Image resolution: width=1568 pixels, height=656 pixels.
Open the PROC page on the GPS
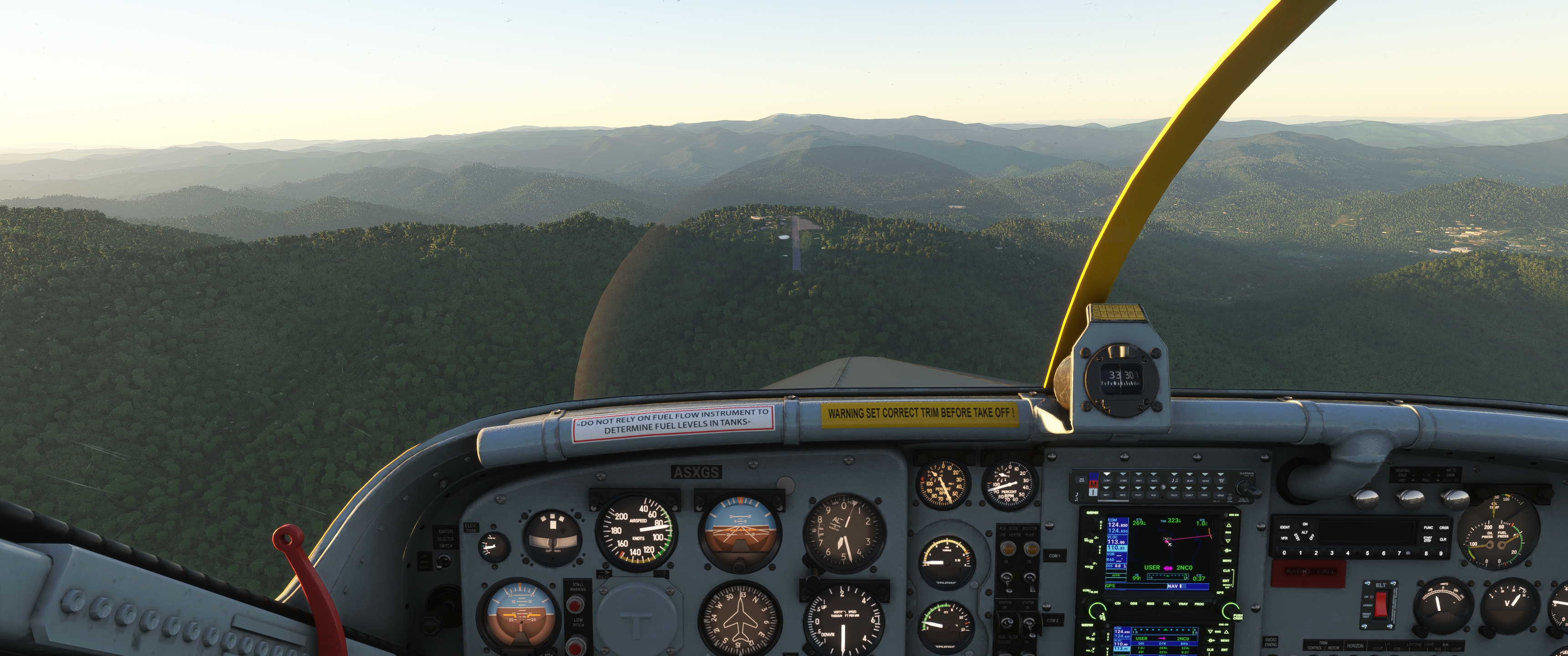tap(1198, 604)
